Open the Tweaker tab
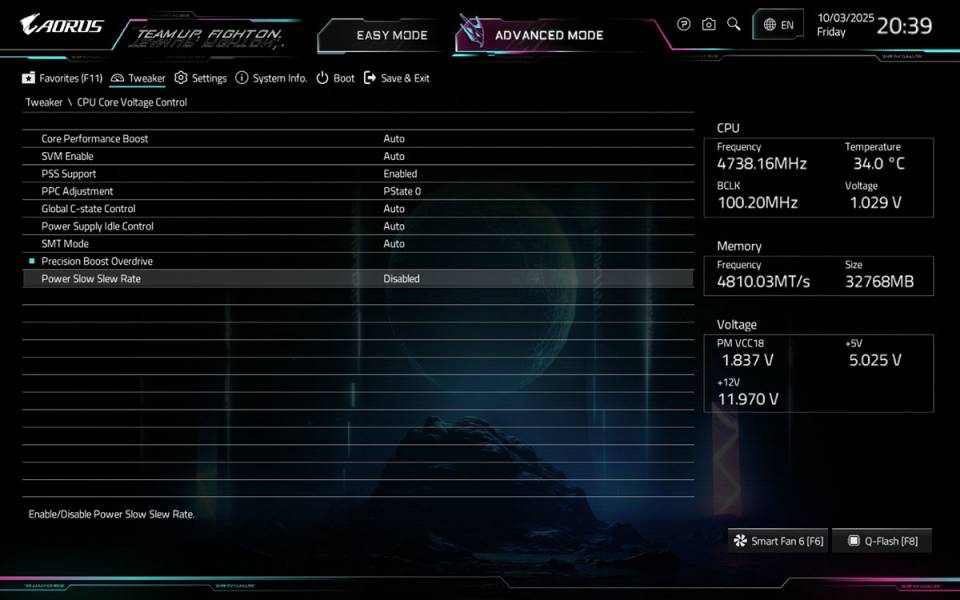 [x=138, y=78]
